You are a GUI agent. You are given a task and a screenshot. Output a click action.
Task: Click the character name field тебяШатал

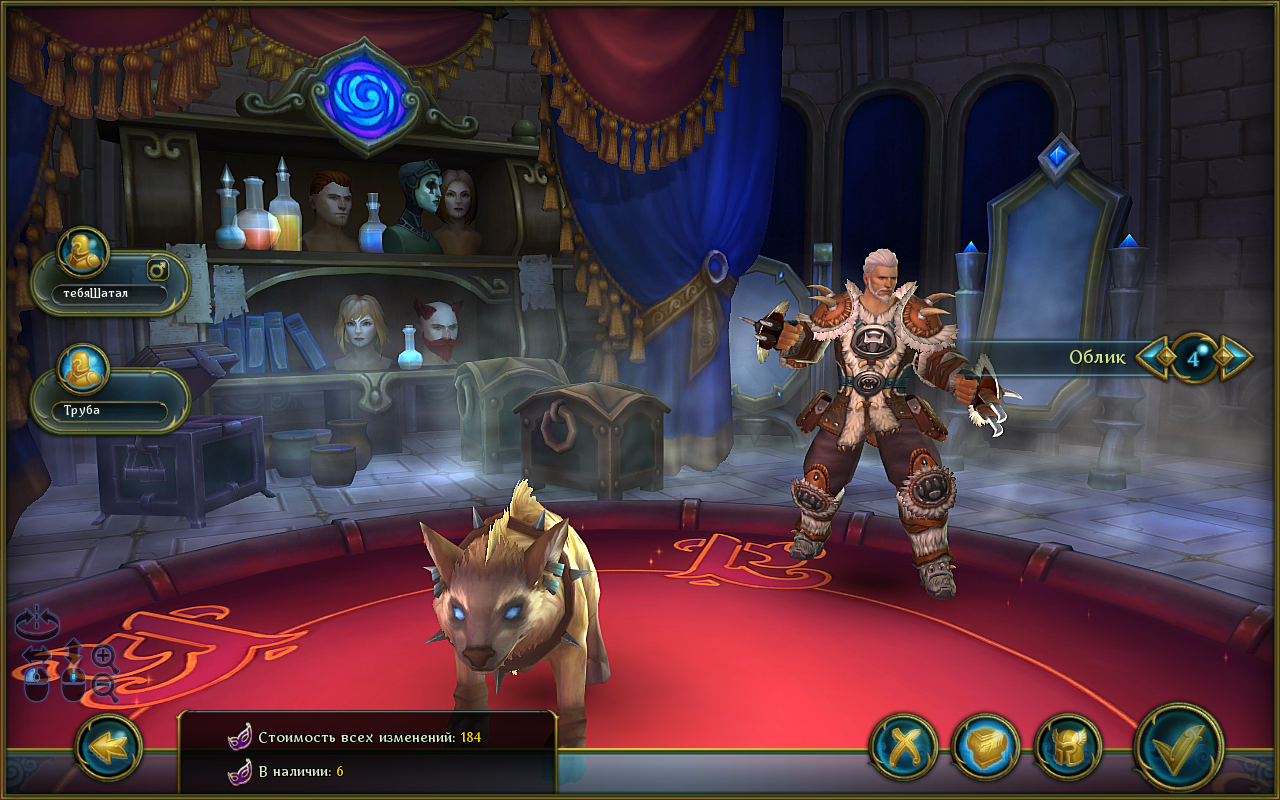[108, 294]
